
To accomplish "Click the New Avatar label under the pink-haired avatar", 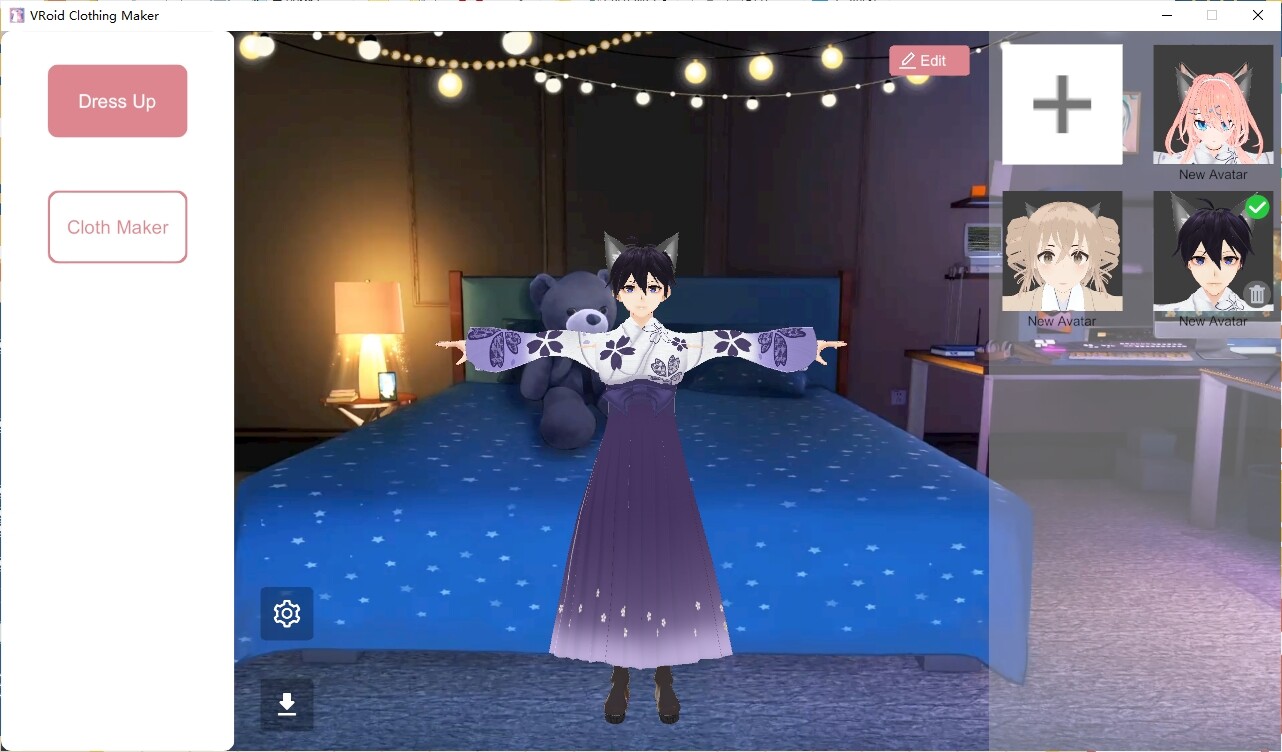I will [1213, 174].
